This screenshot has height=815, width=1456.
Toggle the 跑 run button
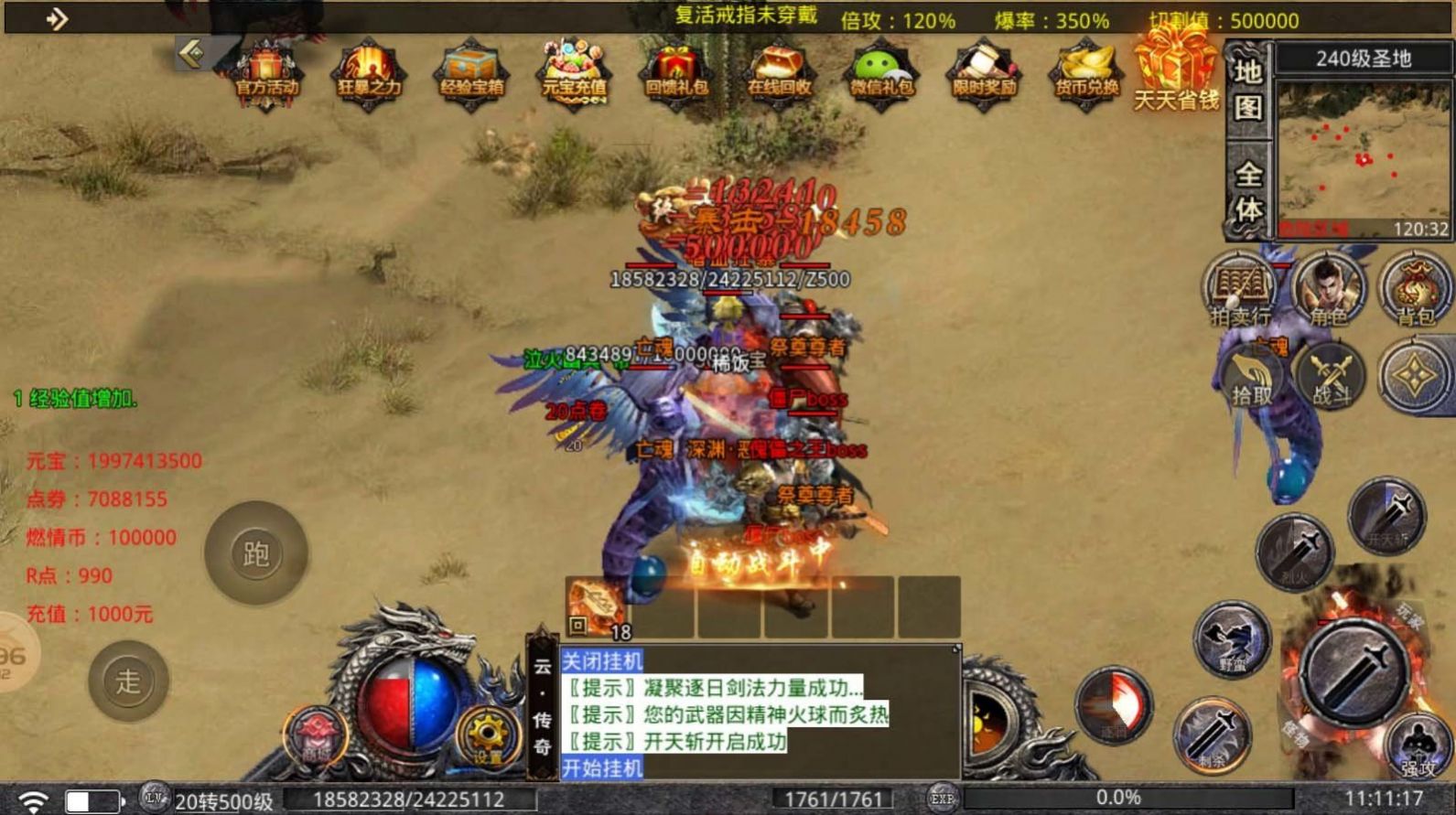pyautogui.click(x=255, y=553)
